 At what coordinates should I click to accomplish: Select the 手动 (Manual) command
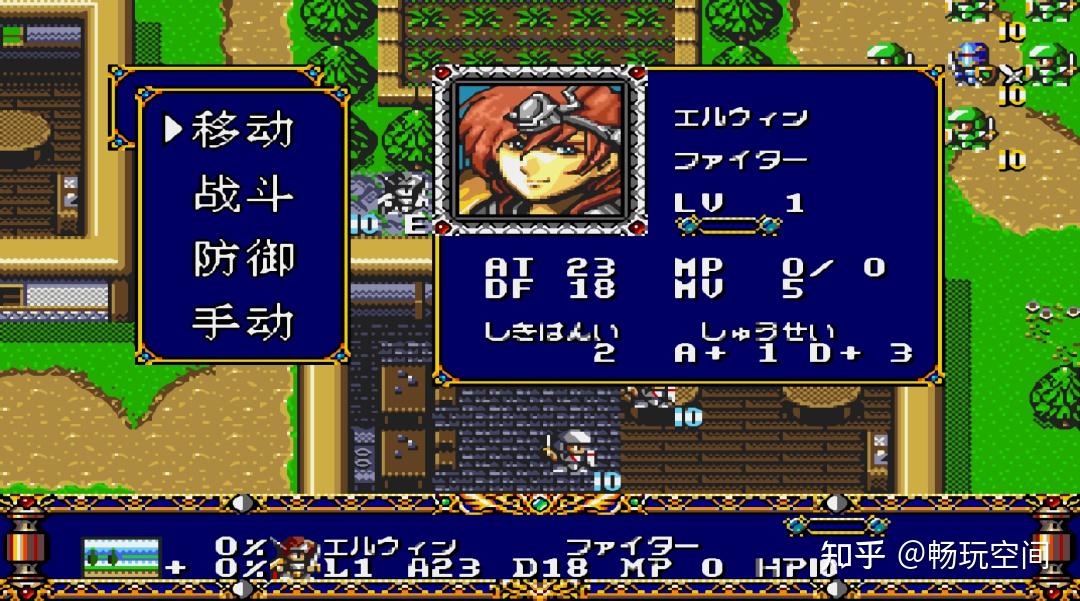243,322
